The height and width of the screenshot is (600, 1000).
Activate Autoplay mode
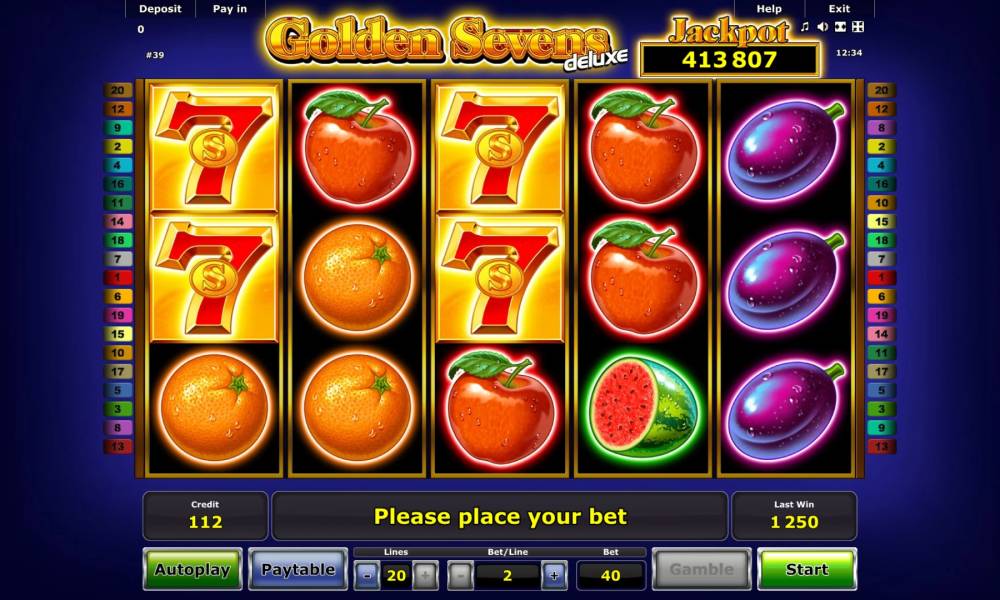(x=192, y=569)
